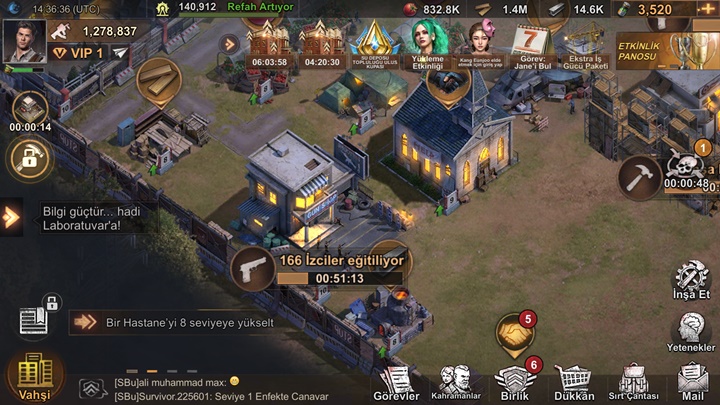Open Sırt Çantası backpack

632,381
